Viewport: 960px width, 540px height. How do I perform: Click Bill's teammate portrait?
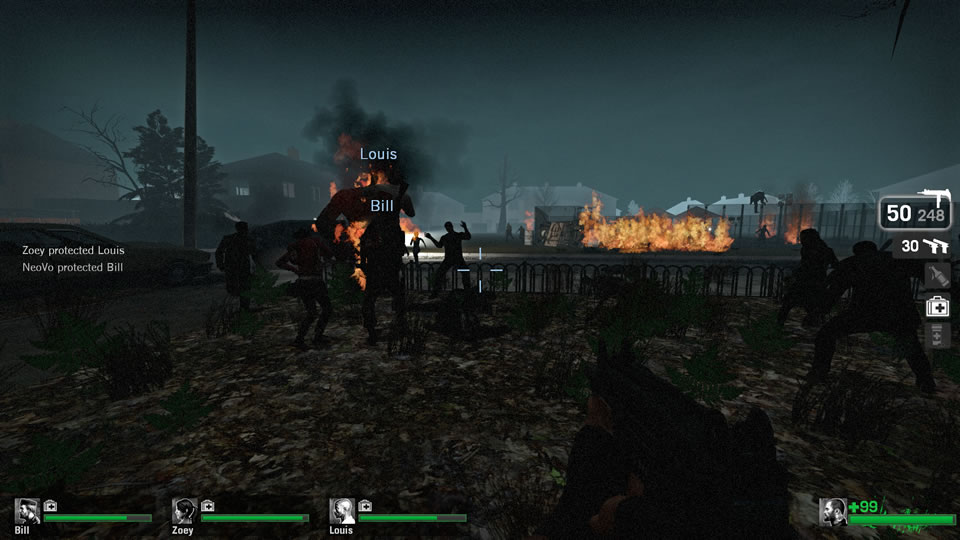27,511
